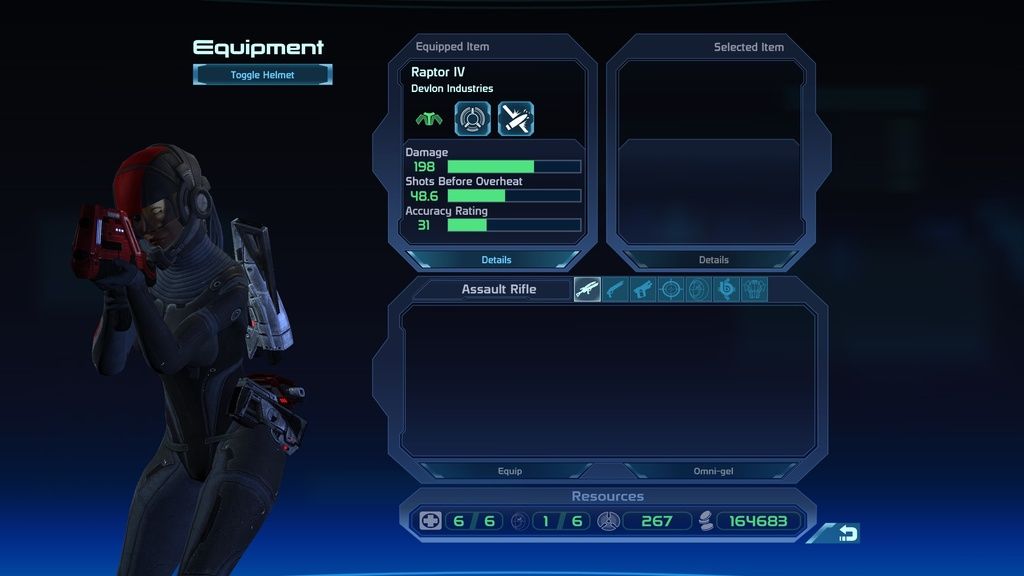Open the spiral symbol category tab
The width and height of the screenshot is (1024, 576).
coord(727,290)
